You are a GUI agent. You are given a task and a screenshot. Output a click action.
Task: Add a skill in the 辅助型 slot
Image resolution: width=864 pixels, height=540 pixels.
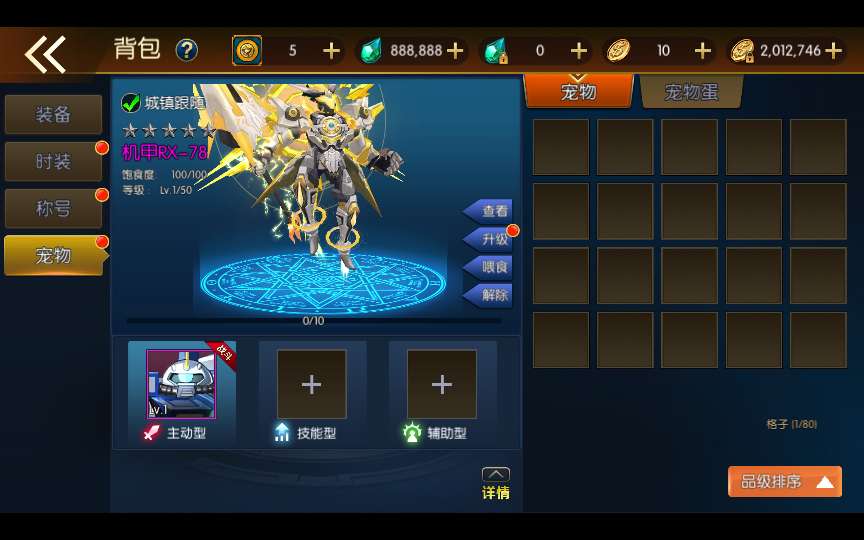point(441,384)
